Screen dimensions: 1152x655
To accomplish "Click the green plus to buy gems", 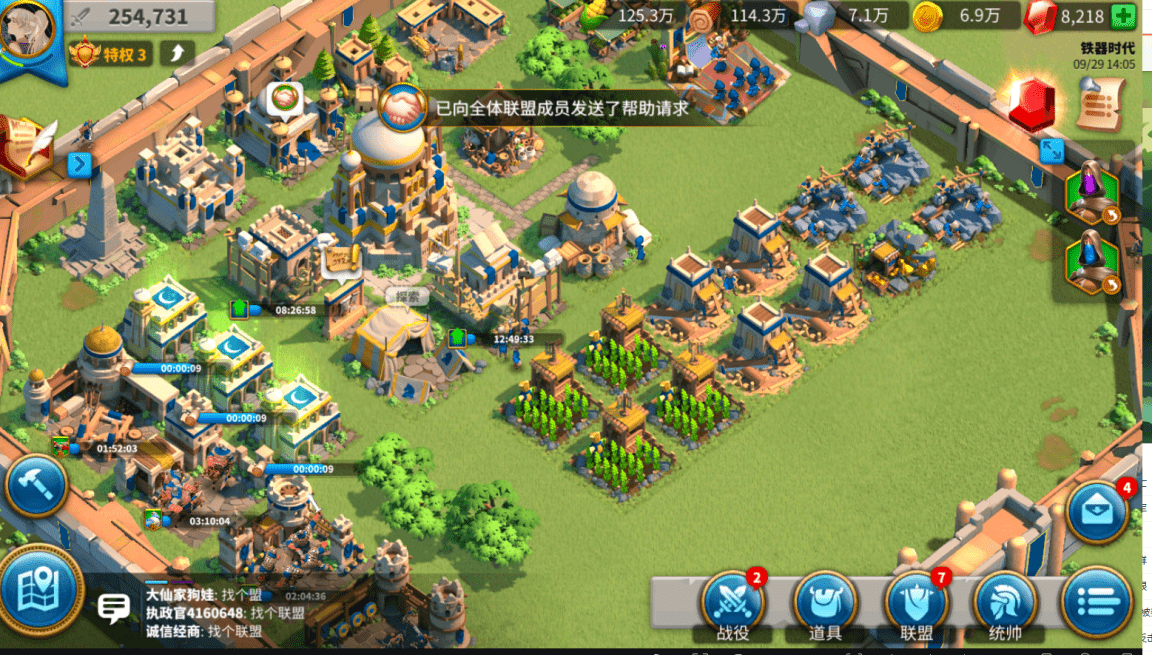I will pyautogui.click(x=1123, y=16).
